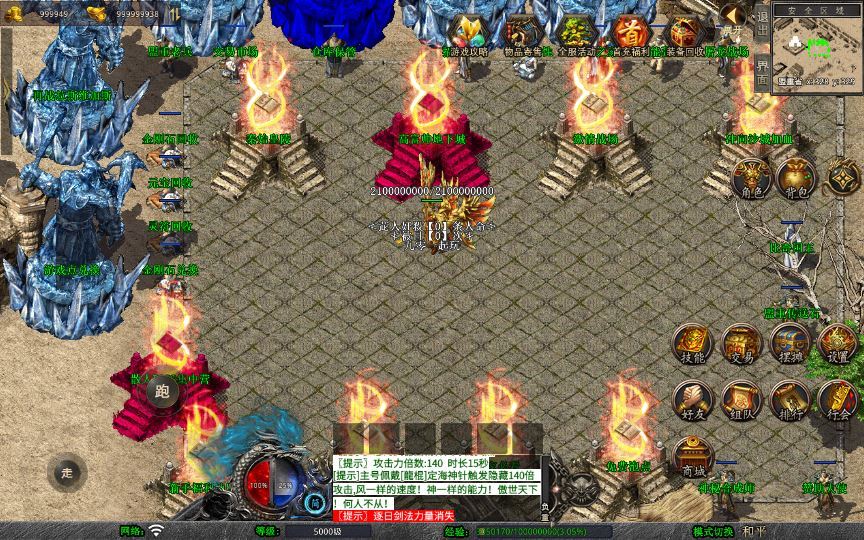Open the 摆摊 stall menu

tap(790, 345)
